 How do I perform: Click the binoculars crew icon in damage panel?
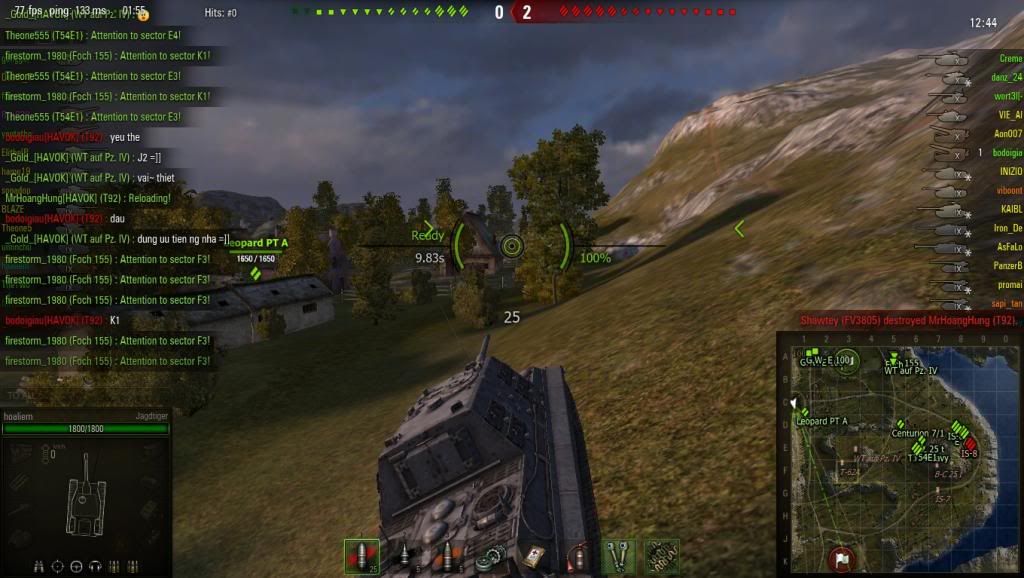[38, 566]
